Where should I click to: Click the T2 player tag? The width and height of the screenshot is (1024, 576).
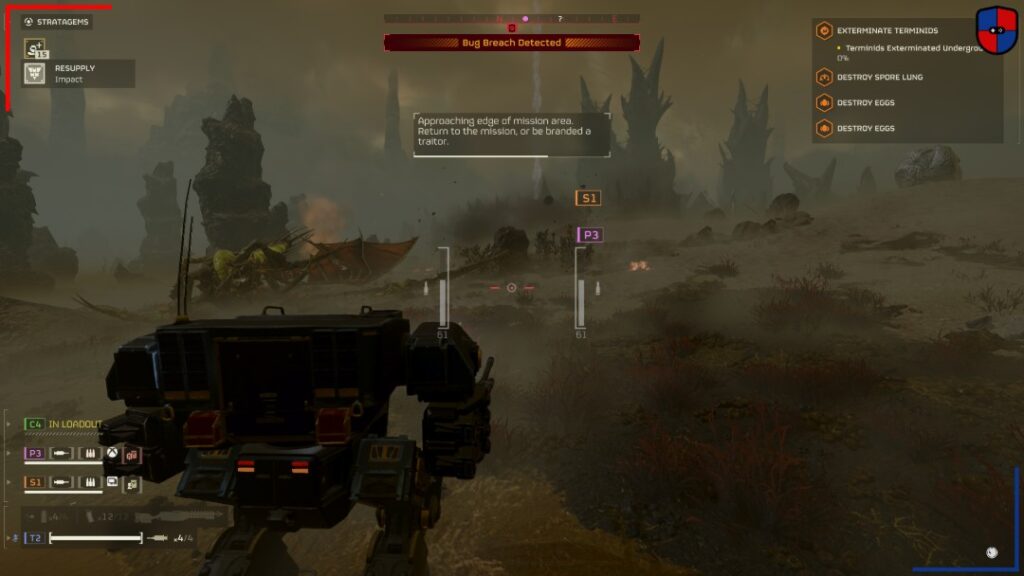click(x=35, y=538)
